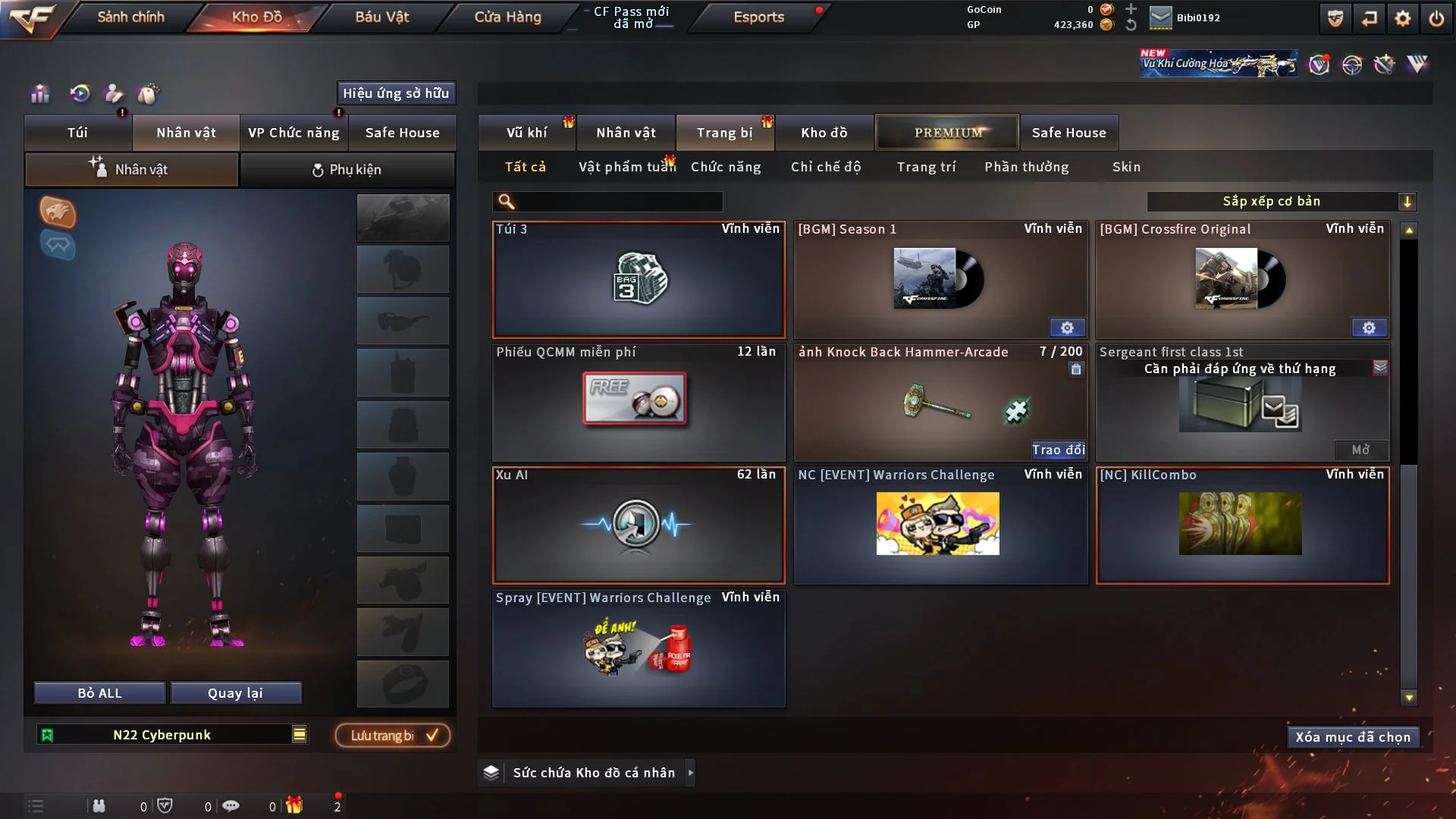1456x819 pixels.
Task: Click the inventory search field
Action: tap(618, 201)
